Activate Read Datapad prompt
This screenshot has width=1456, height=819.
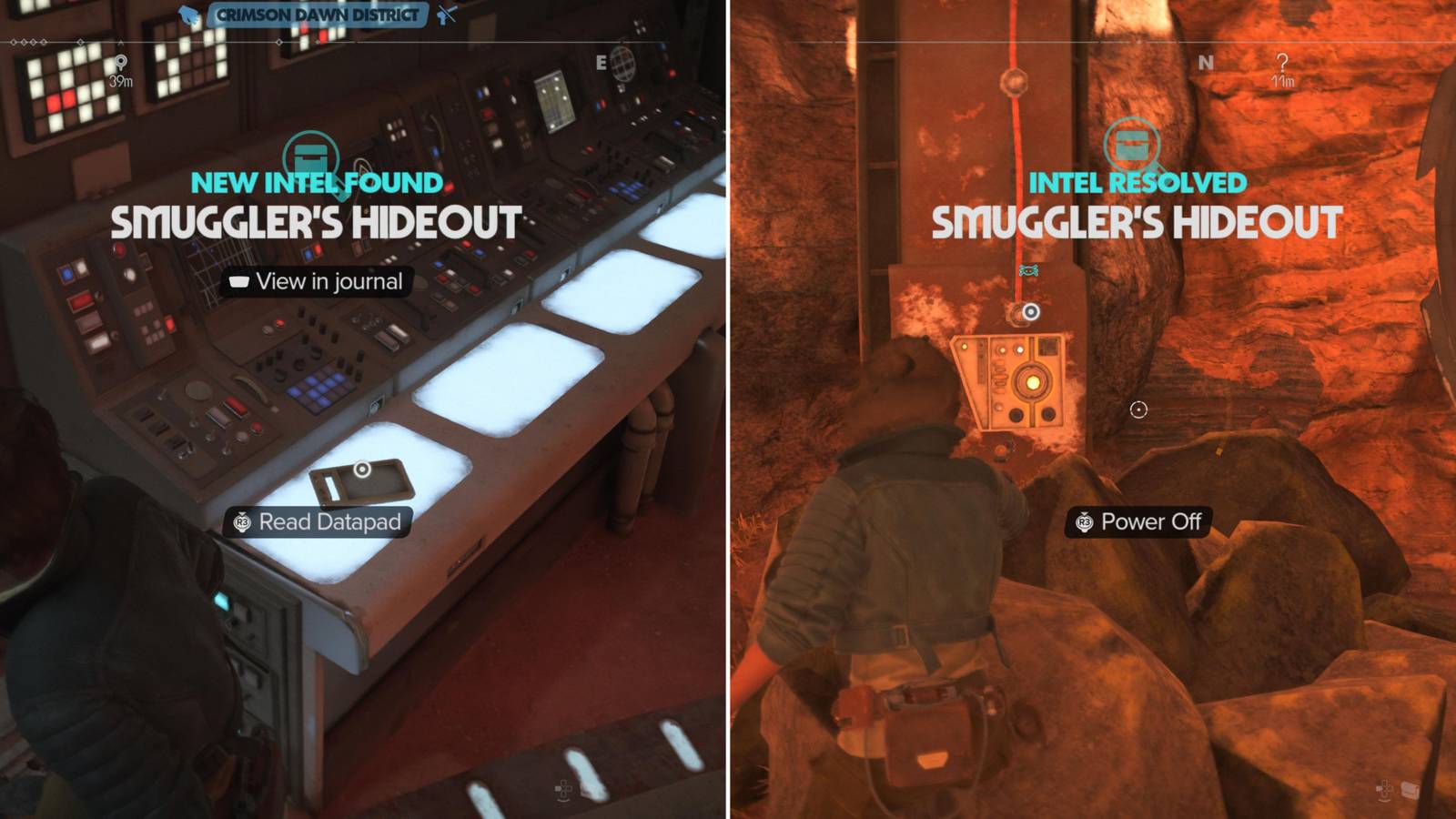[x=318, y=522]
